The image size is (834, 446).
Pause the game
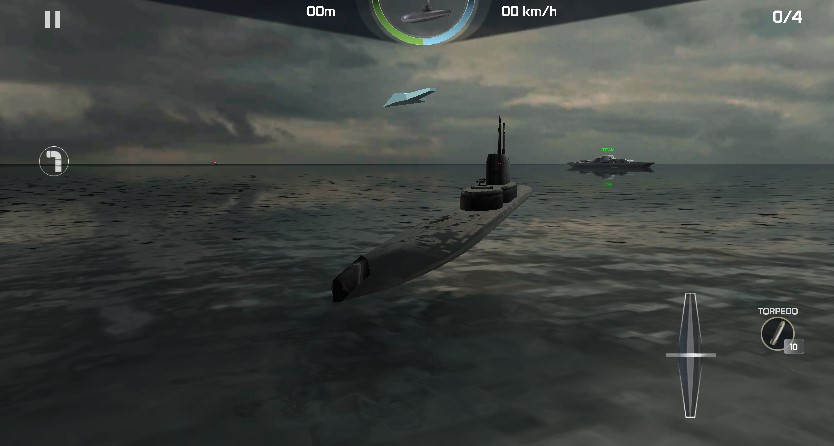(52, 19)
